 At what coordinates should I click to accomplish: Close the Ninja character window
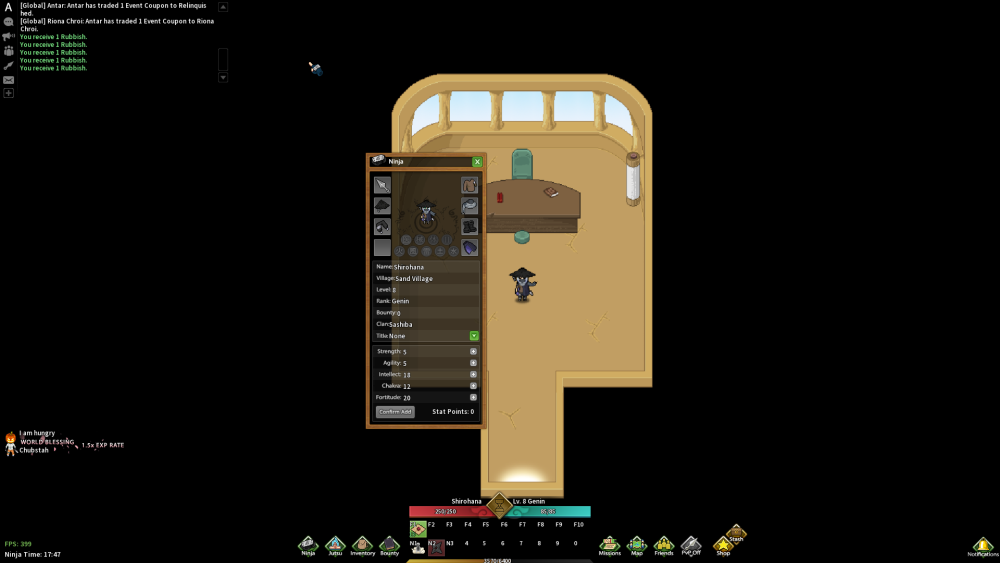[x=477, y=161]
